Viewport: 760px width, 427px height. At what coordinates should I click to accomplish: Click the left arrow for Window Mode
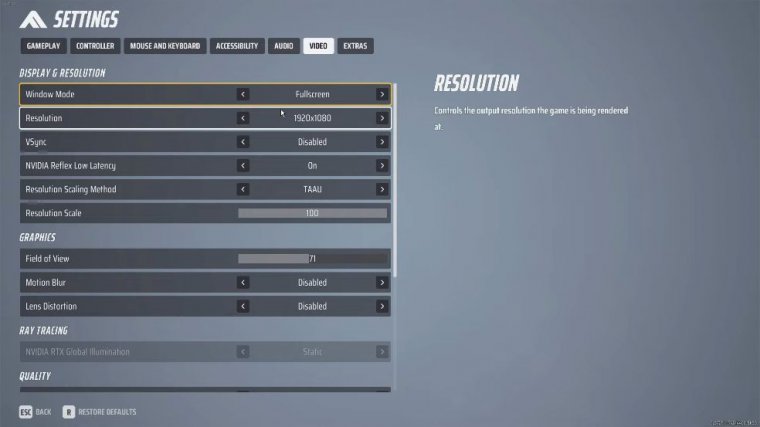243,94
